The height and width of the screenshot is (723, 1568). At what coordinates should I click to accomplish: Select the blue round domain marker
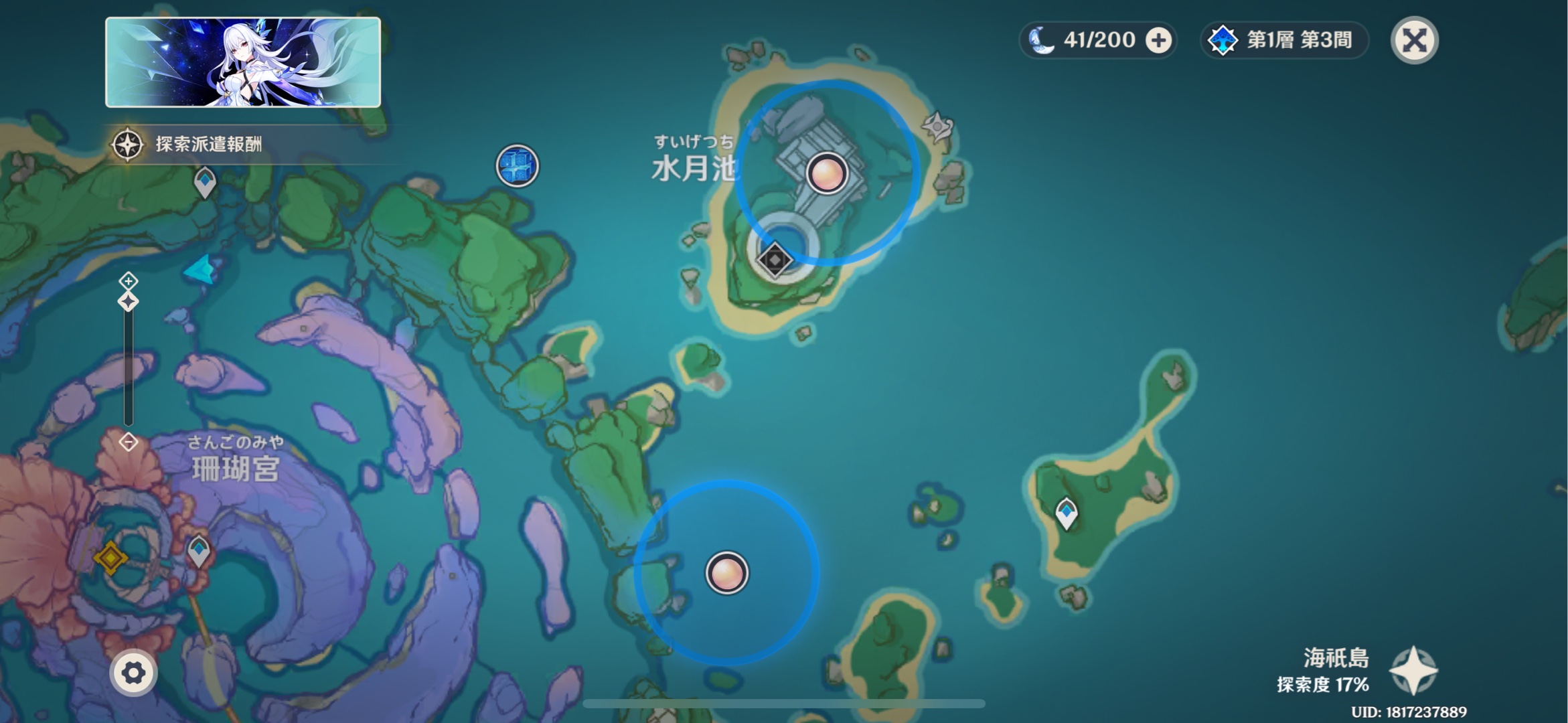pyautogui.click(x=517, y=165)
